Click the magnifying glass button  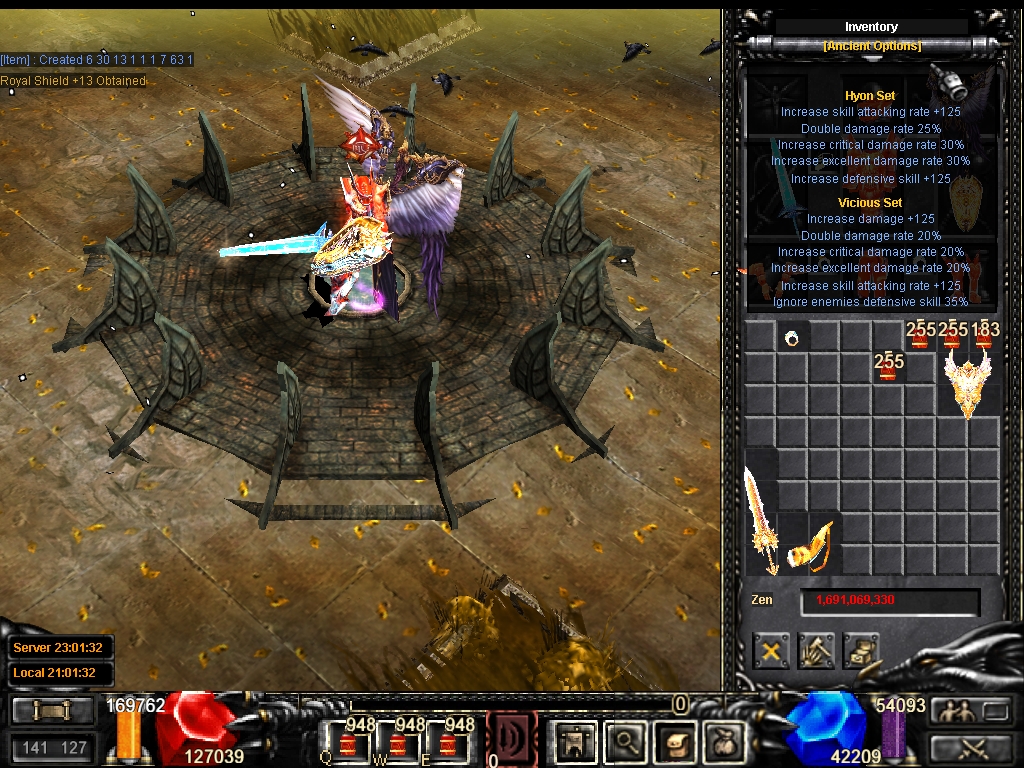point(625,741)
